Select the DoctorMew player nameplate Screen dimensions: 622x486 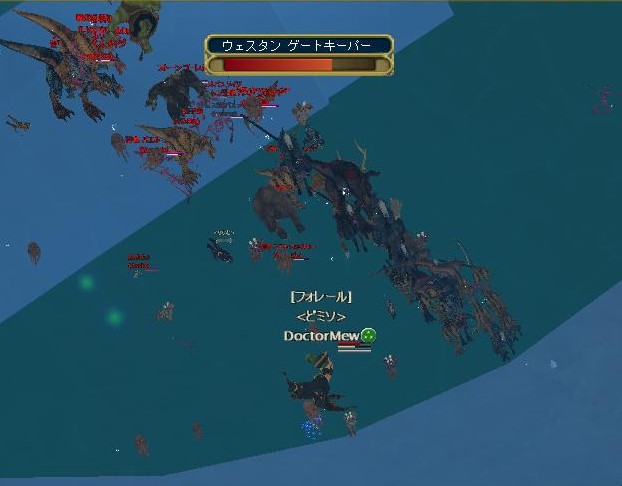tap(321, 336)
